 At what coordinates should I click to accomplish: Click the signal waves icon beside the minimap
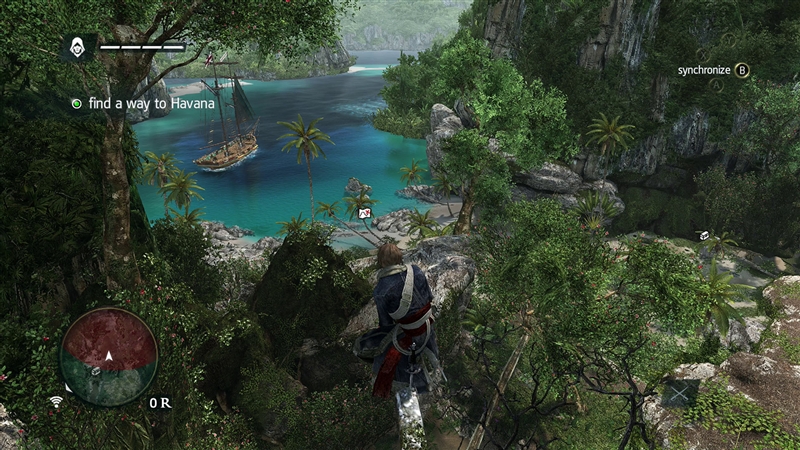pyautogui.click(x=56, y=402)
